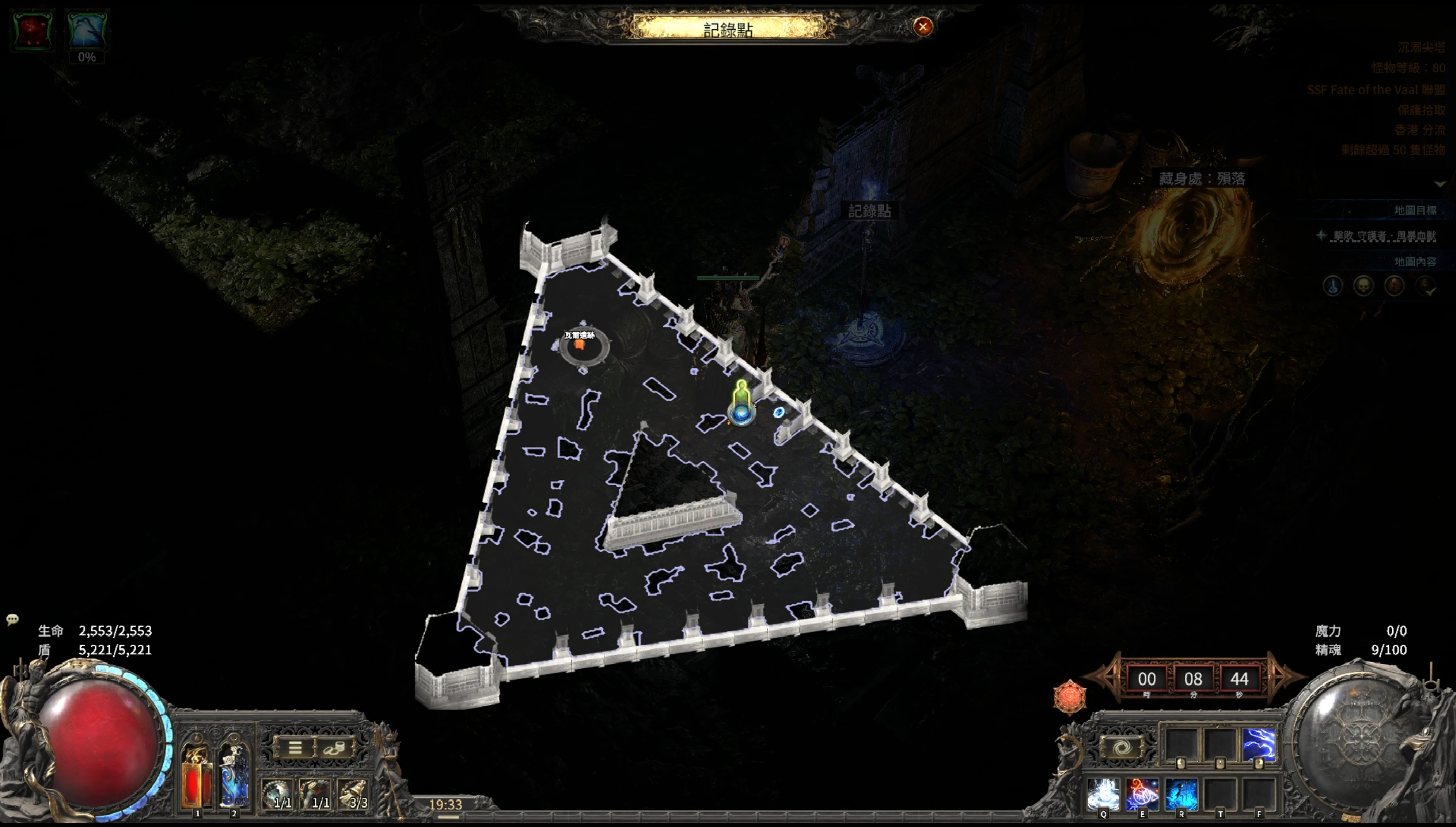The height and width of the screenshot is (827, 1456).
Task: Click the red sun emblem beside the timer
Action: 1070,697
